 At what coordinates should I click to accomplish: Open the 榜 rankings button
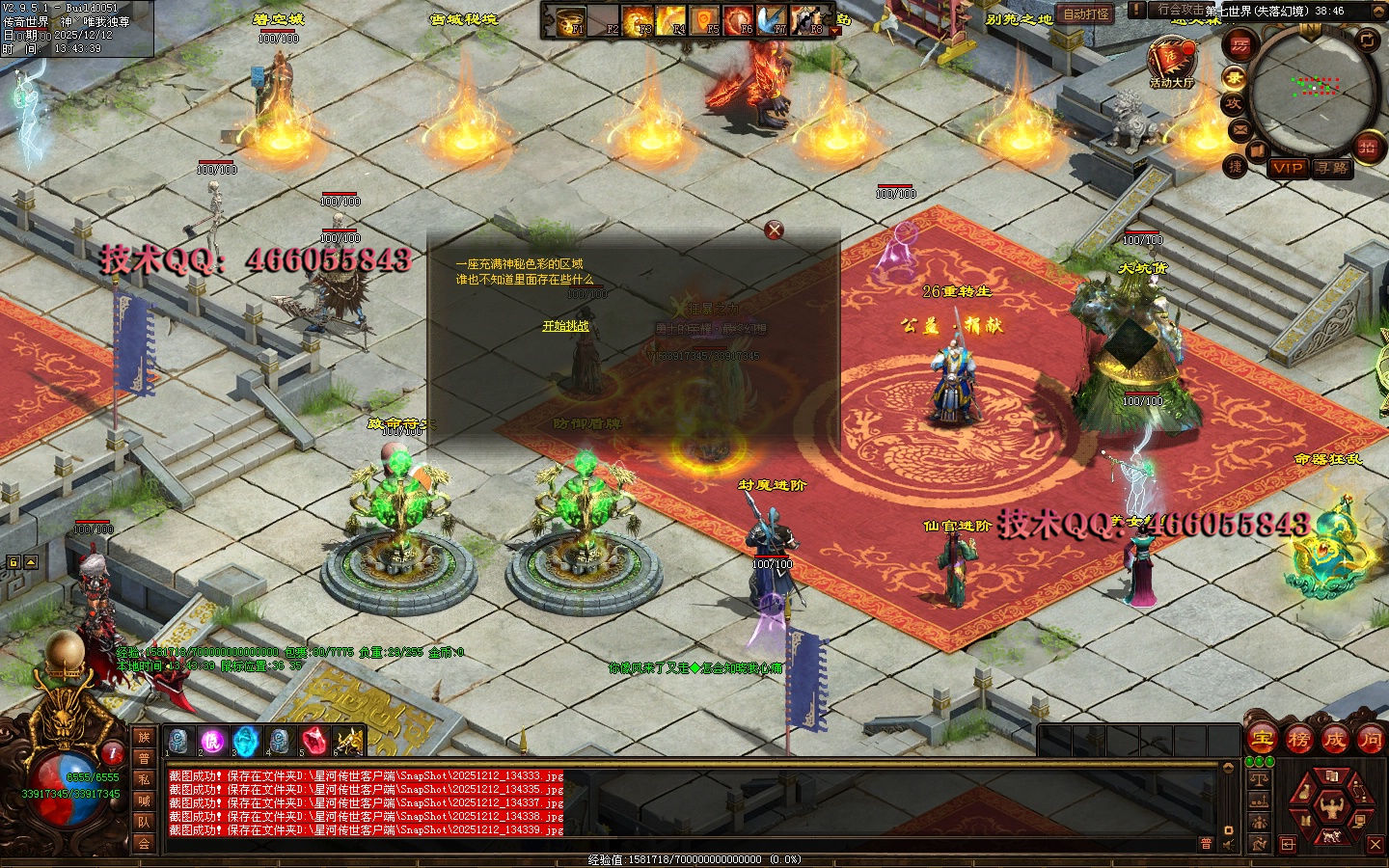(1298, 740)
